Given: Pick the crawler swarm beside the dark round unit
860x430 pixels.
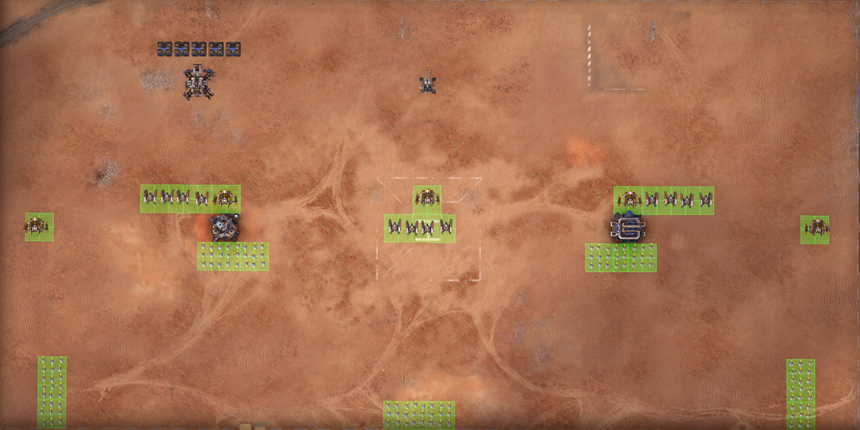Looking at the screenshot, I should point(233,256).
